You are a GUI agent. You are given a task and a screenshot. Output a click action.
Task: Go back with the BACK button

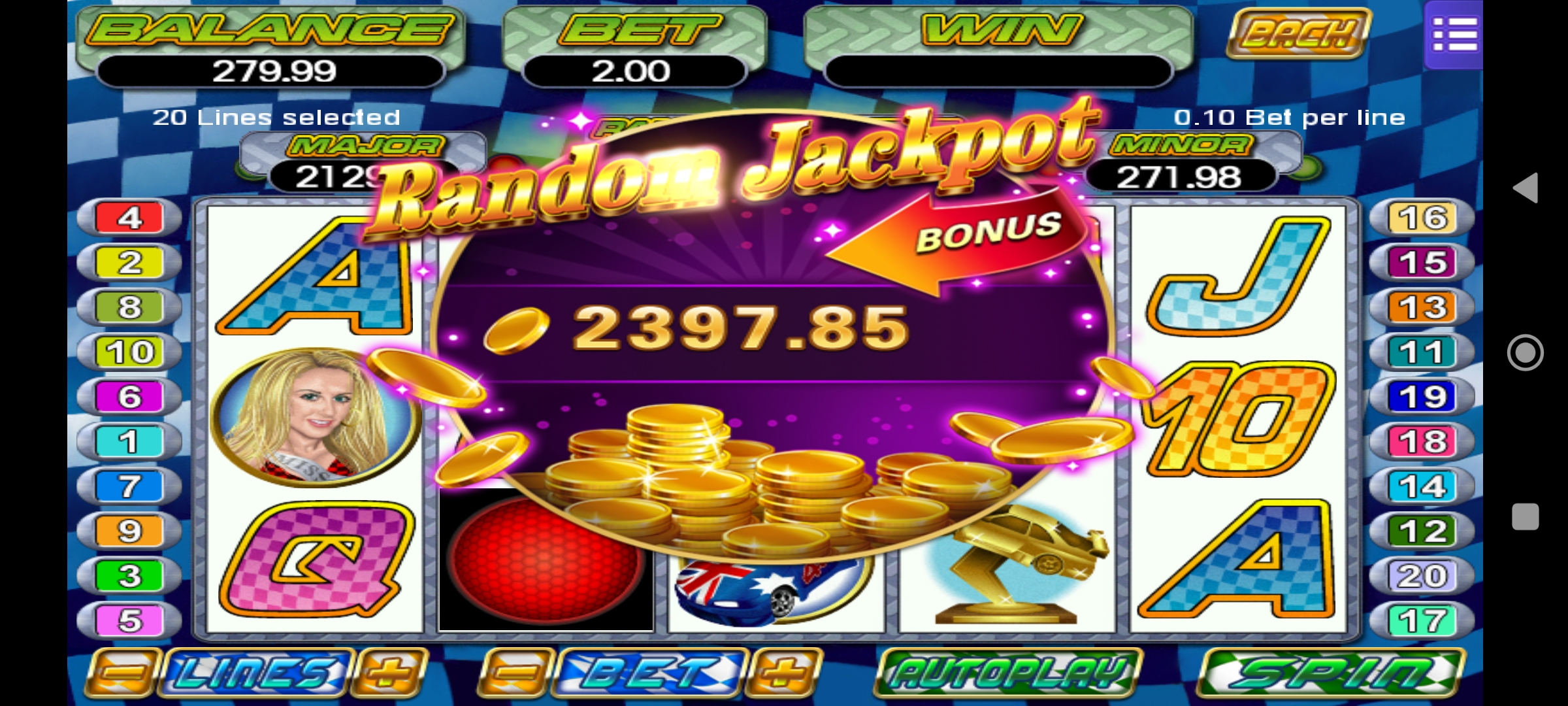[1298, 33]
